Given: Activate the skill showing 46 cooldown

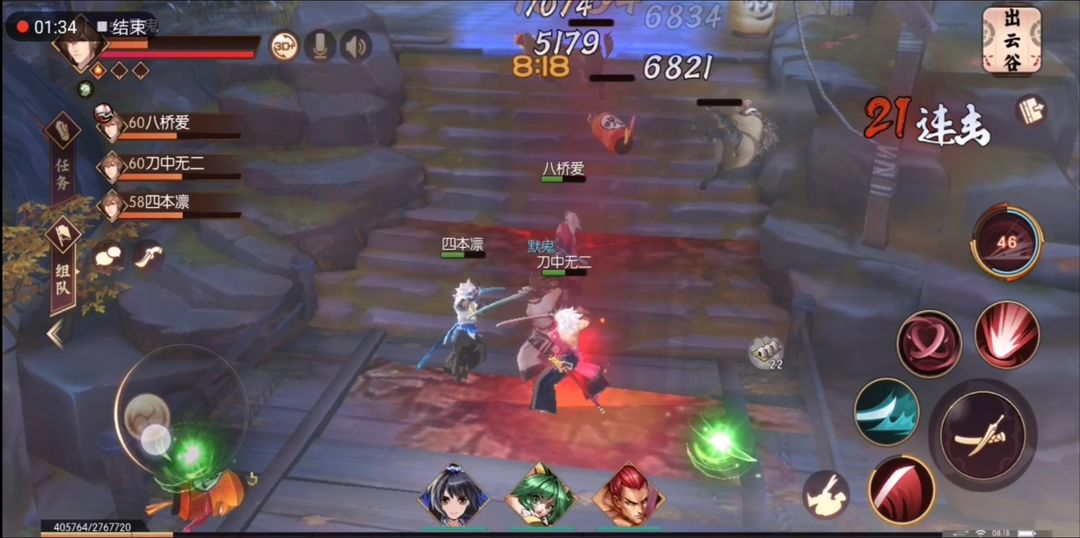Looking at the screenshot, I should pos(1005,242).
